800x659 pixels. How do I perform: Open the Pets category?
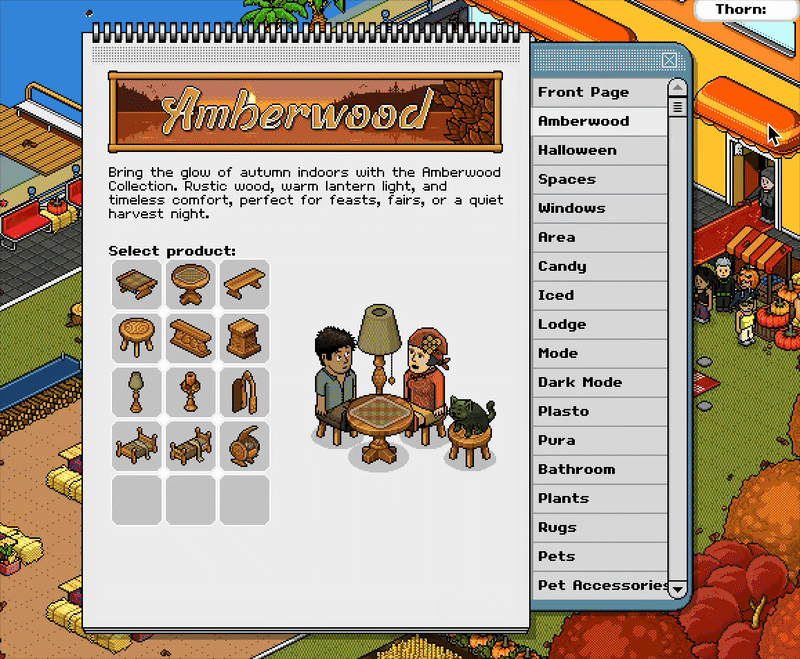tap(598, 556)
